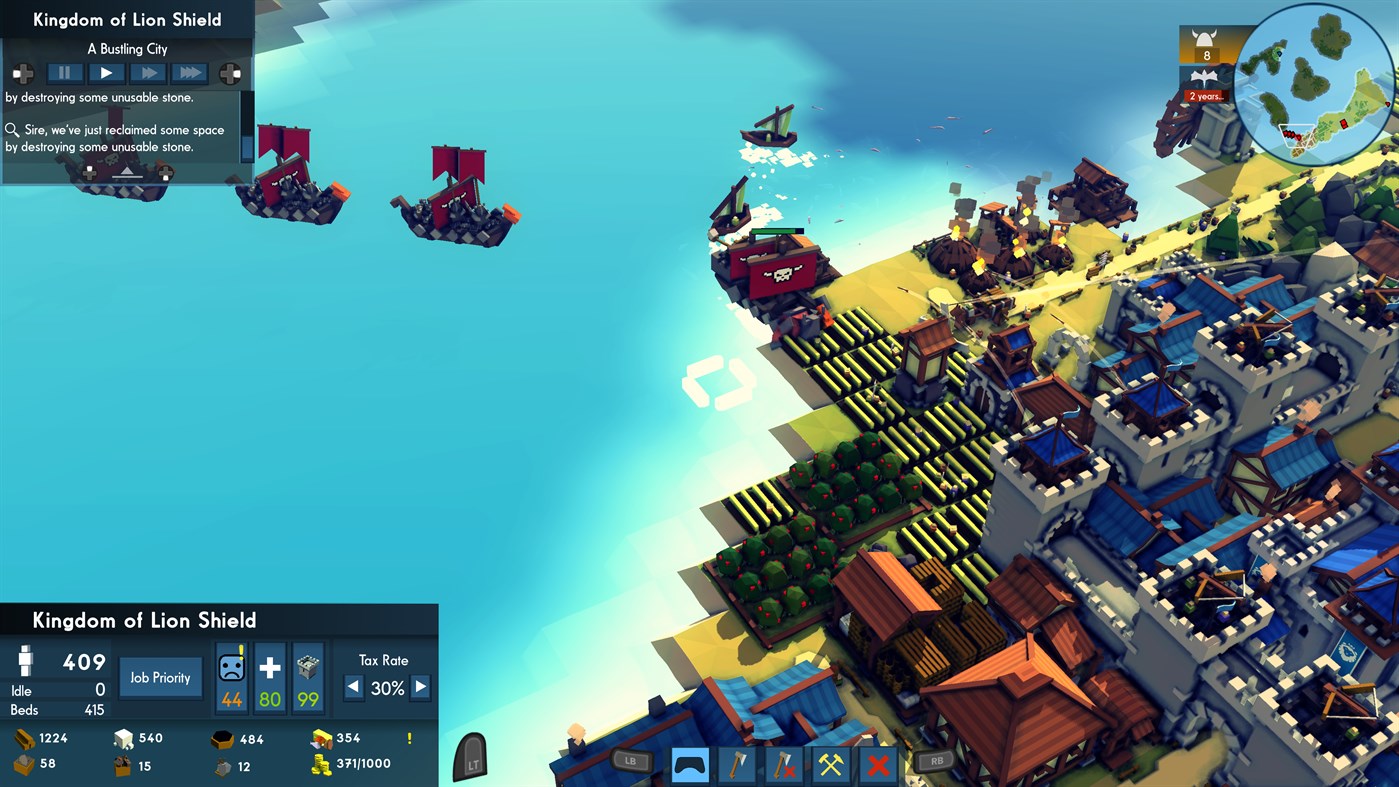Collapse the message log with the arrow
Viewport: 1399px width, 787px height.
coord(127,174)
